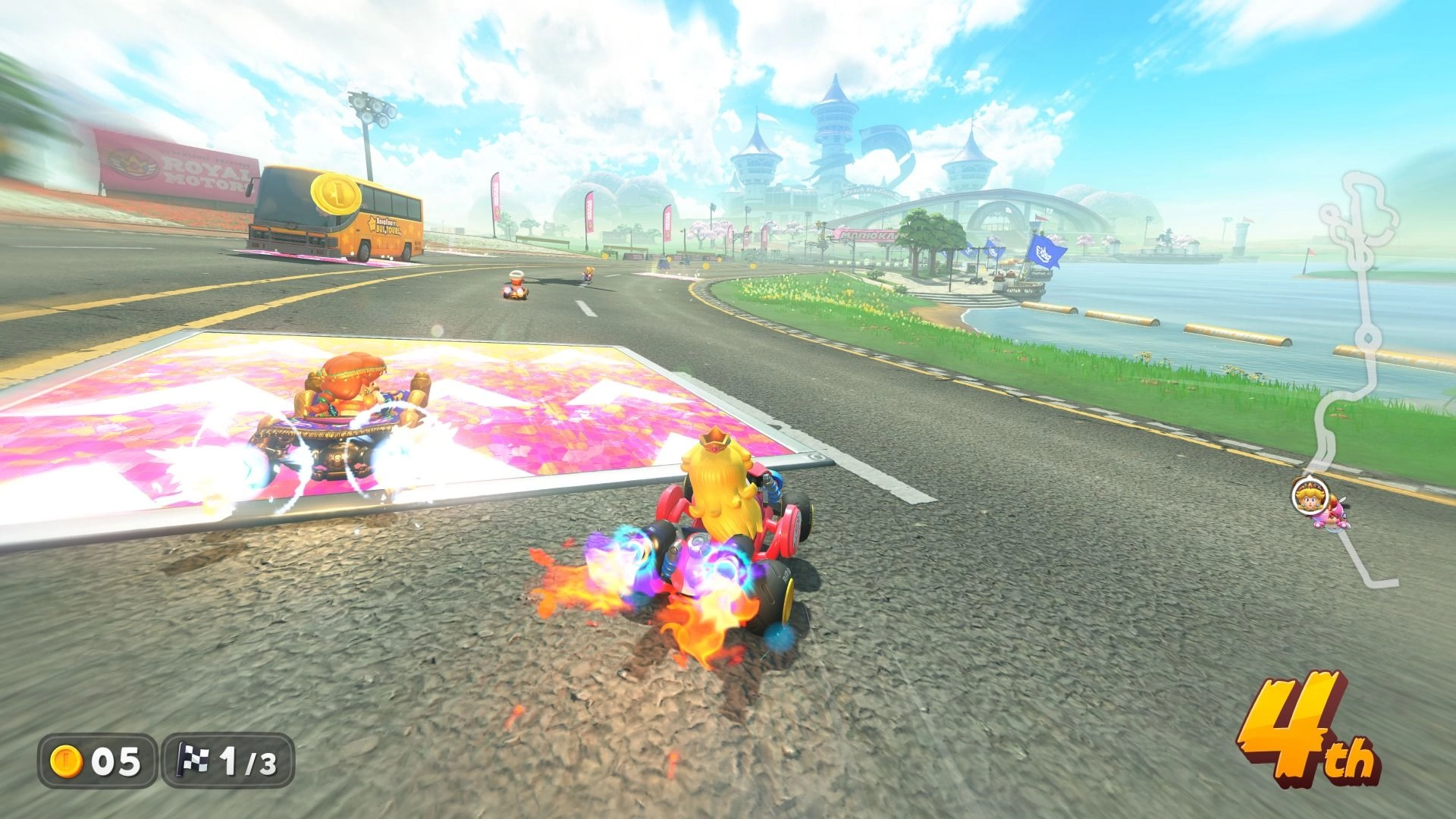The image size is (1456, 819).
Task: Click the stadium floodlight tower
Action: coord(369,108)
